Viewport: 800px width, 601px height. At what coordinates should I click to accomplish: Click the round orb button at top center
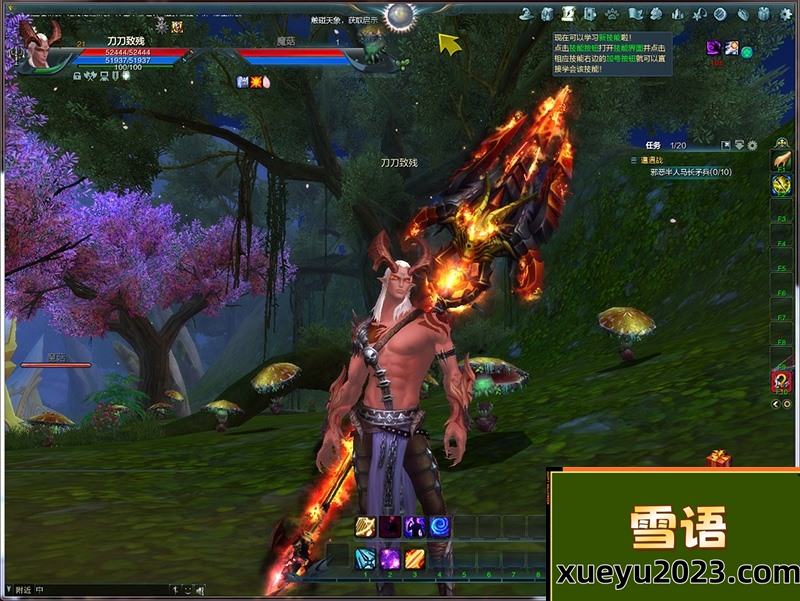[x=401, y=15]
